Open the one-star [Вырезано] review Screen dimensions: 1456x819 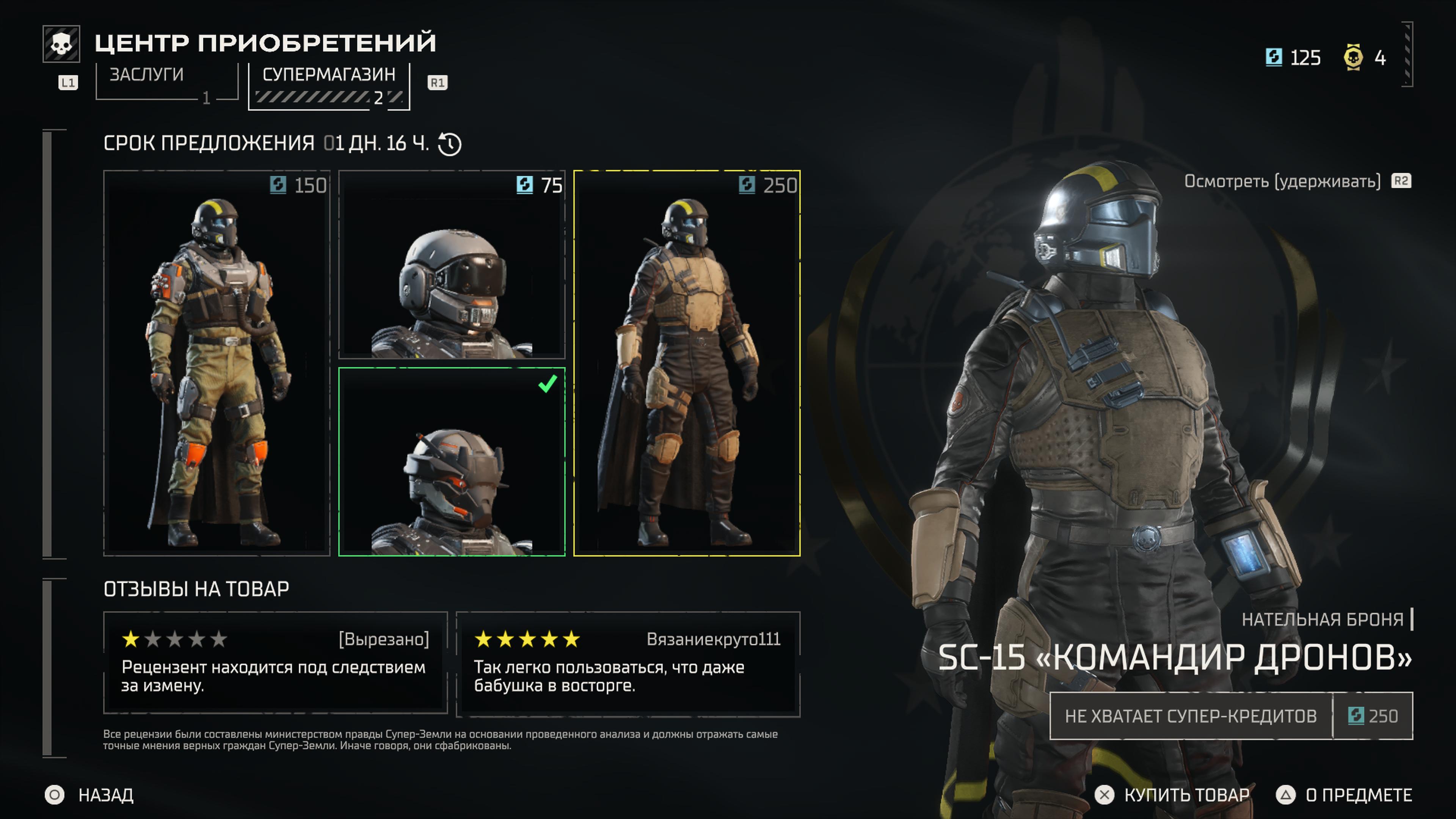[275, 662]
